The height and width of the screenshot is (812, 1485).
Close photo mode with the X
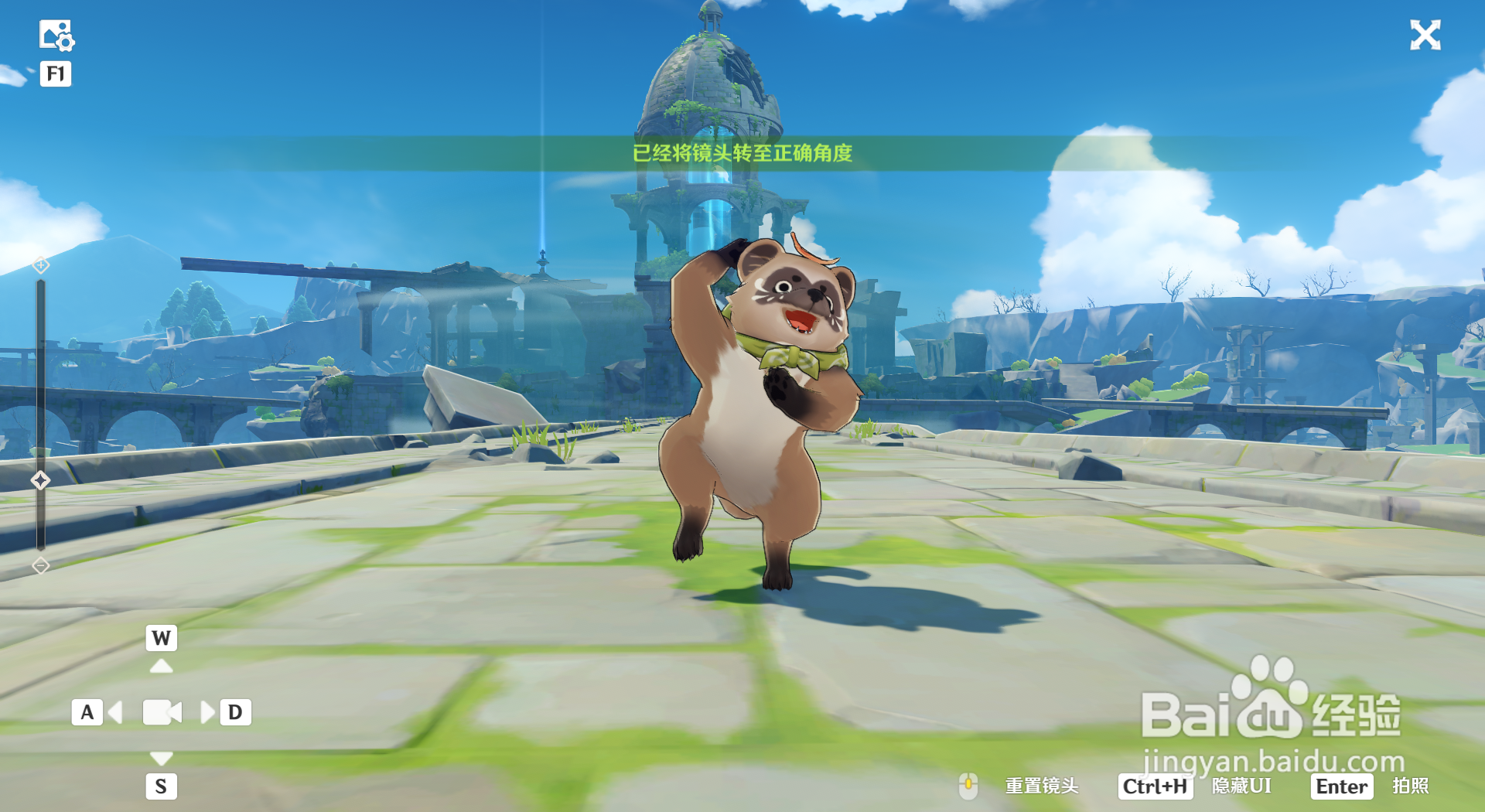pos(1425,36)
